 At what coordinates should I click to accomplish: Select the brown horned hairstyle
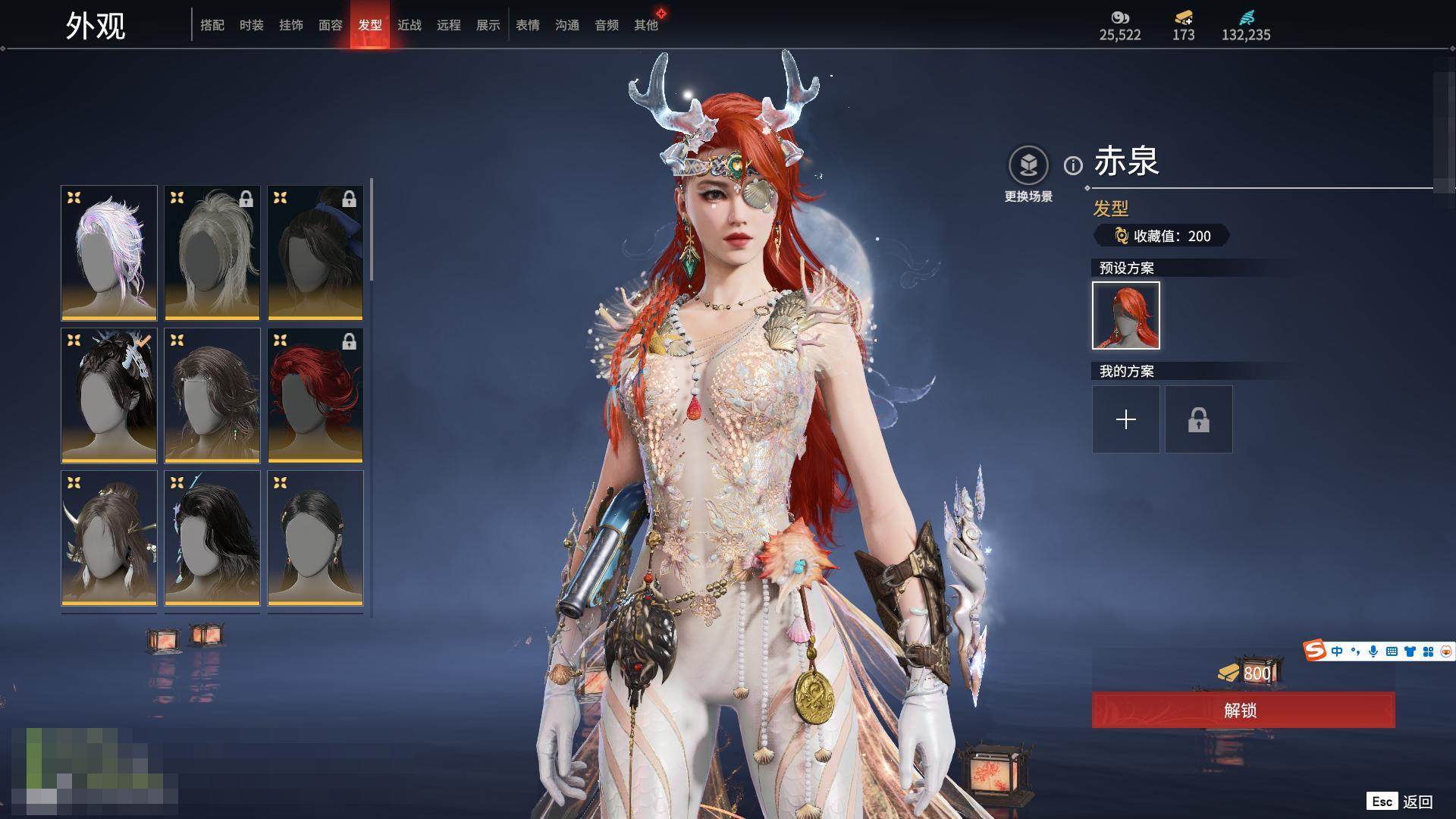coord(109,538)
